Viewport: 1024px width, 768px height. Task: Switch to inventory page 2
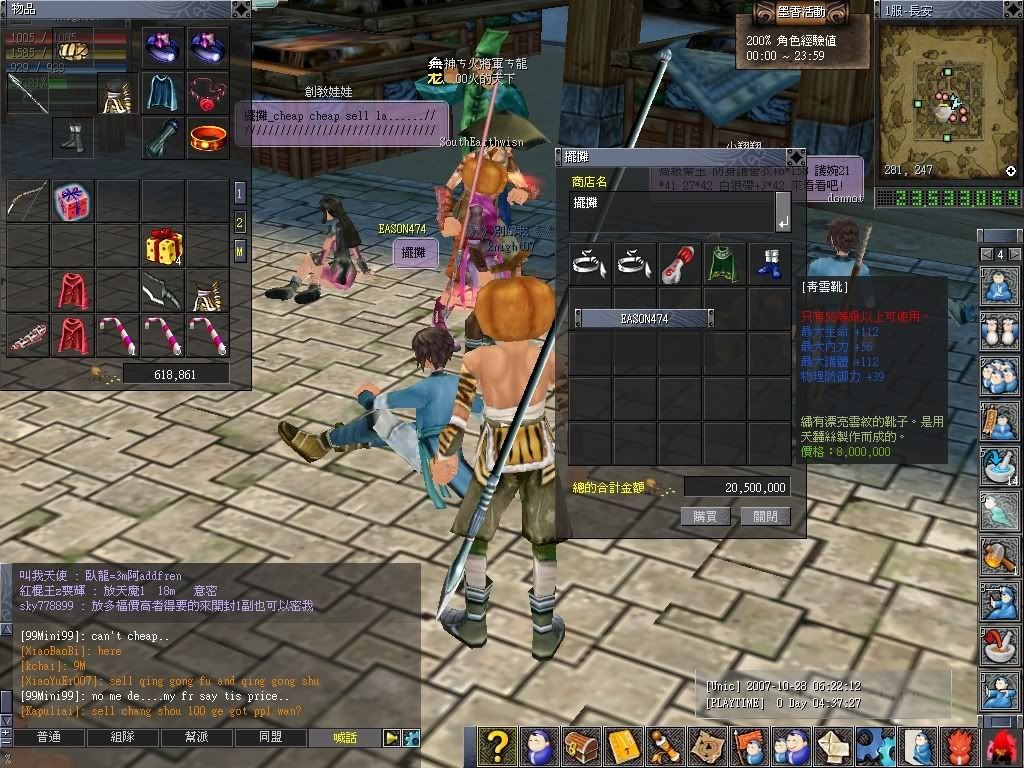coord(240,222)
